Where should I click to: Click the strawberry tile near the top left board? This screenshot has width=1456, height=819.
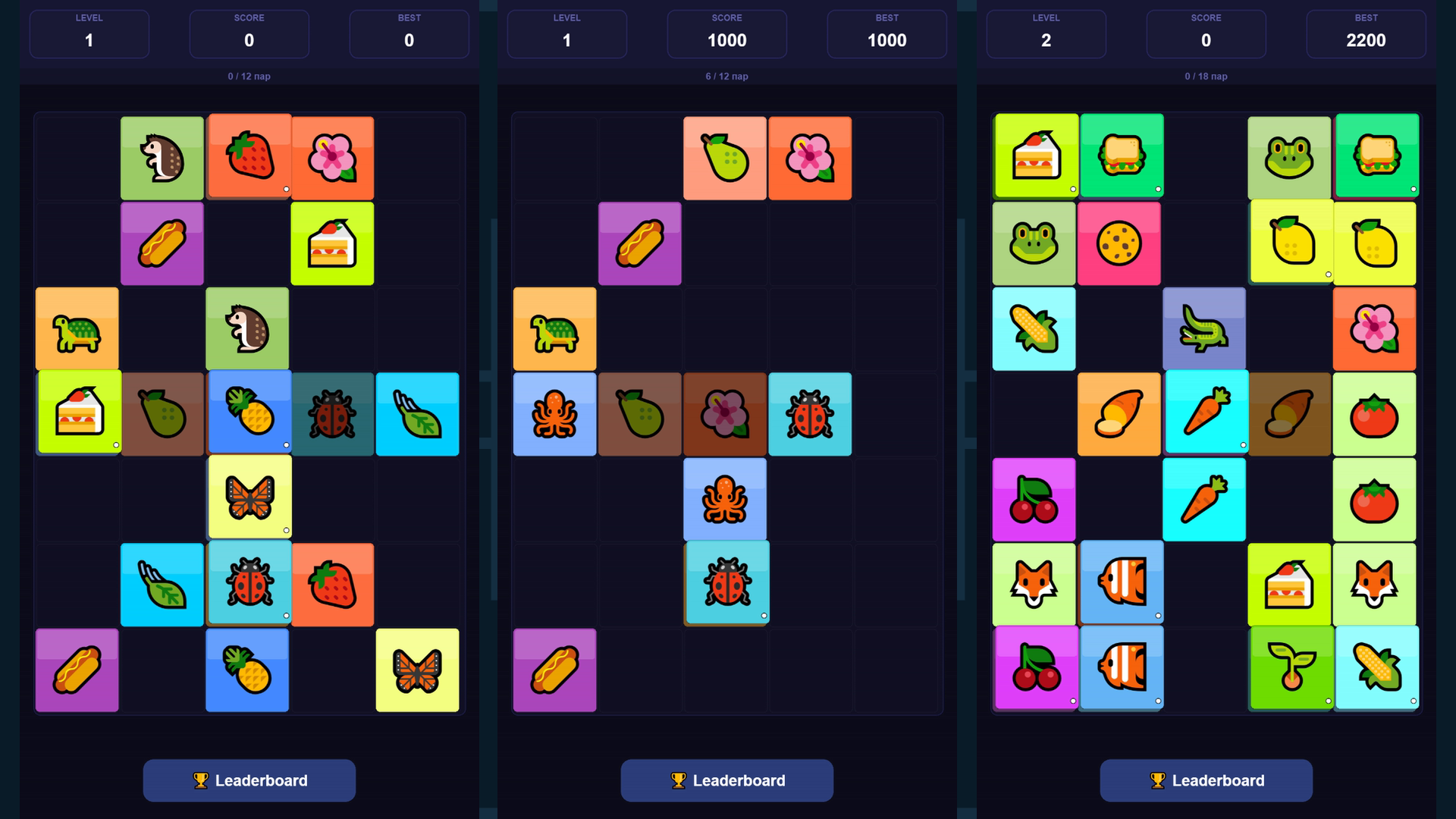coord(248,158)
